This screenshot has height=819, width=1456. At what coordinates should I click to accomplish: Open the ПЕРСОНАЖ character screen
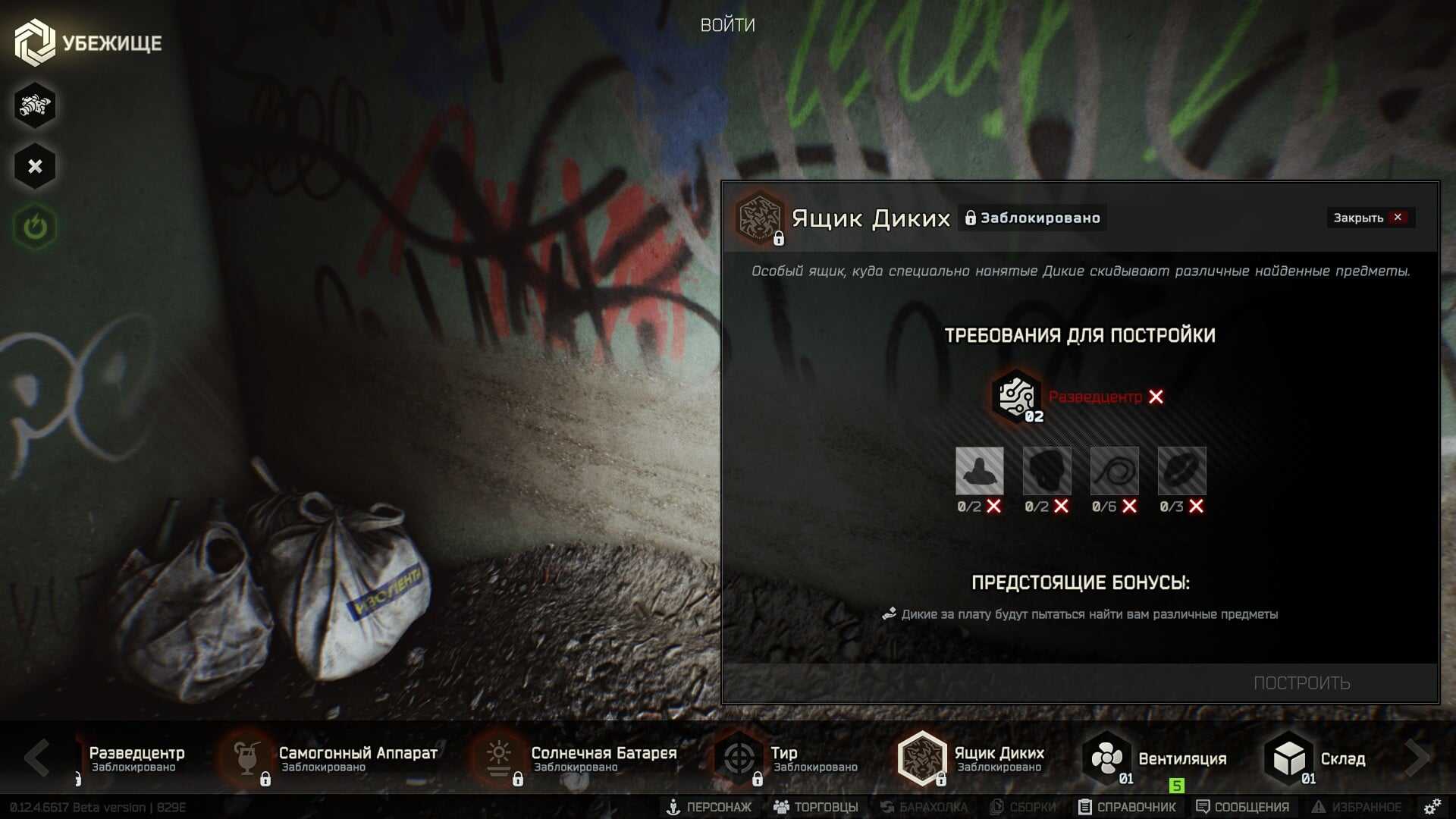(709, 807)
